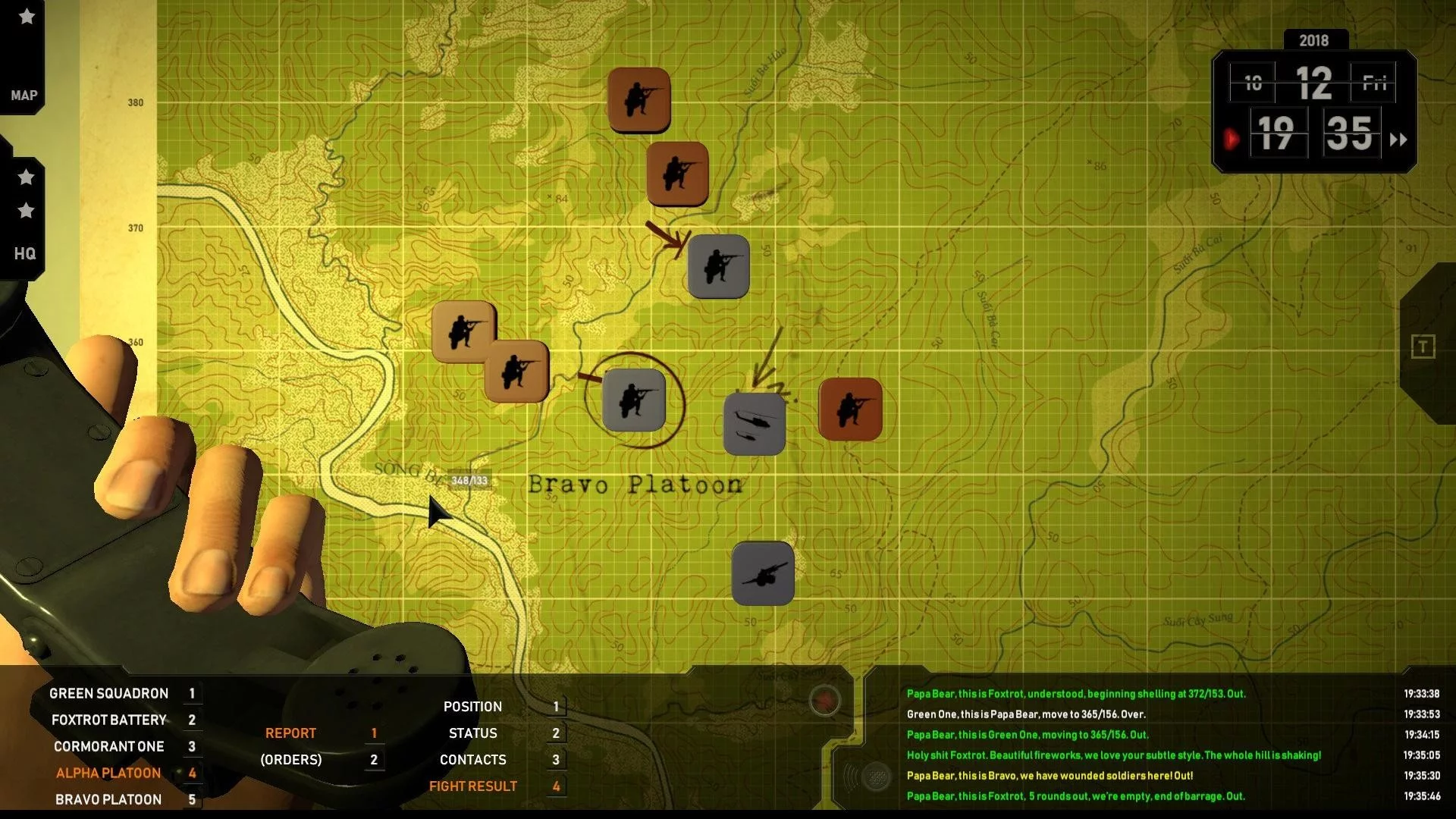Click the red play arrow on clock

pos(1231,139)
